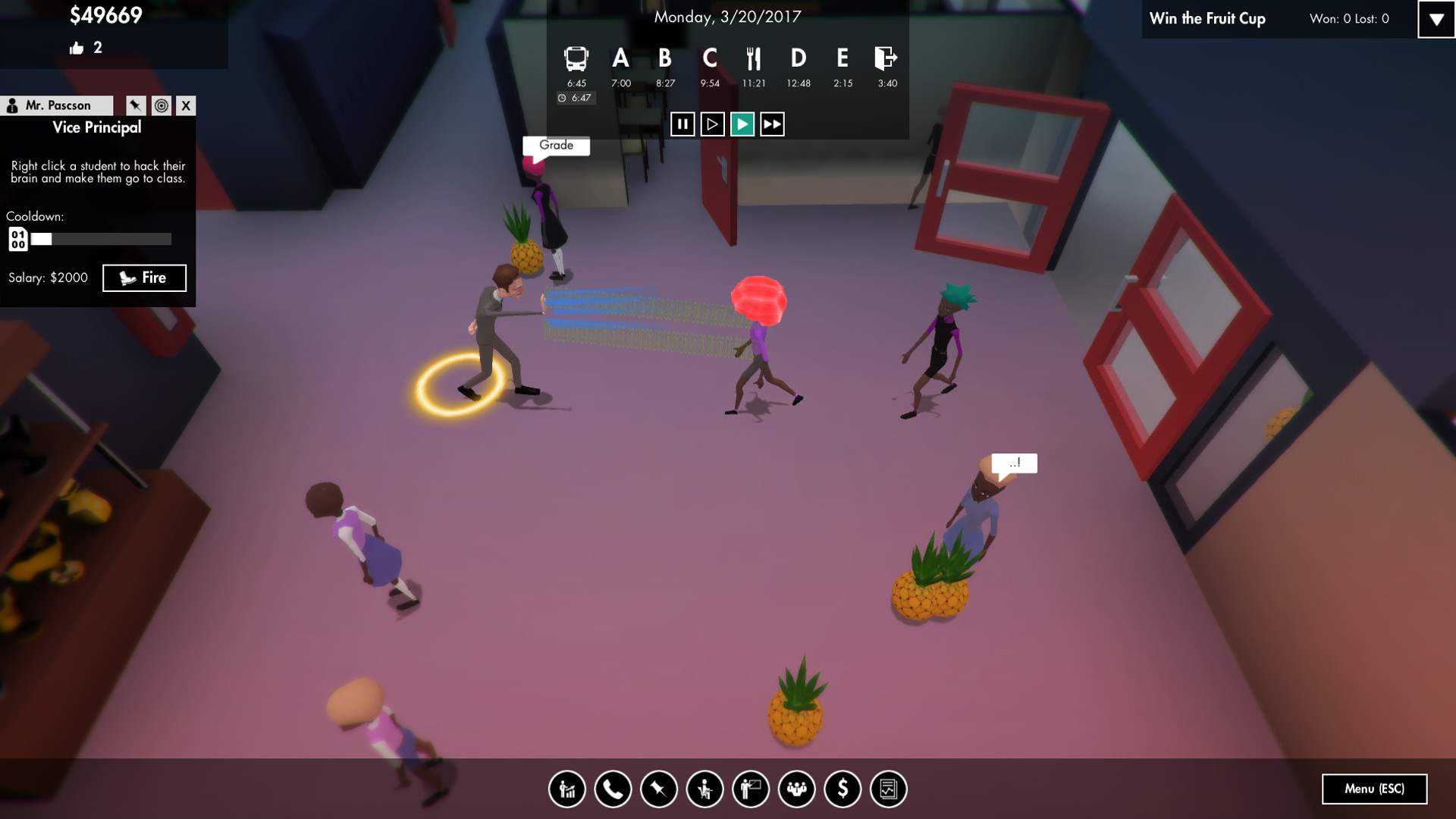The image size is (1456, 819).
Task: Select period A on the schedule bar
Action: pyautogui.click(x=620, y=58)
